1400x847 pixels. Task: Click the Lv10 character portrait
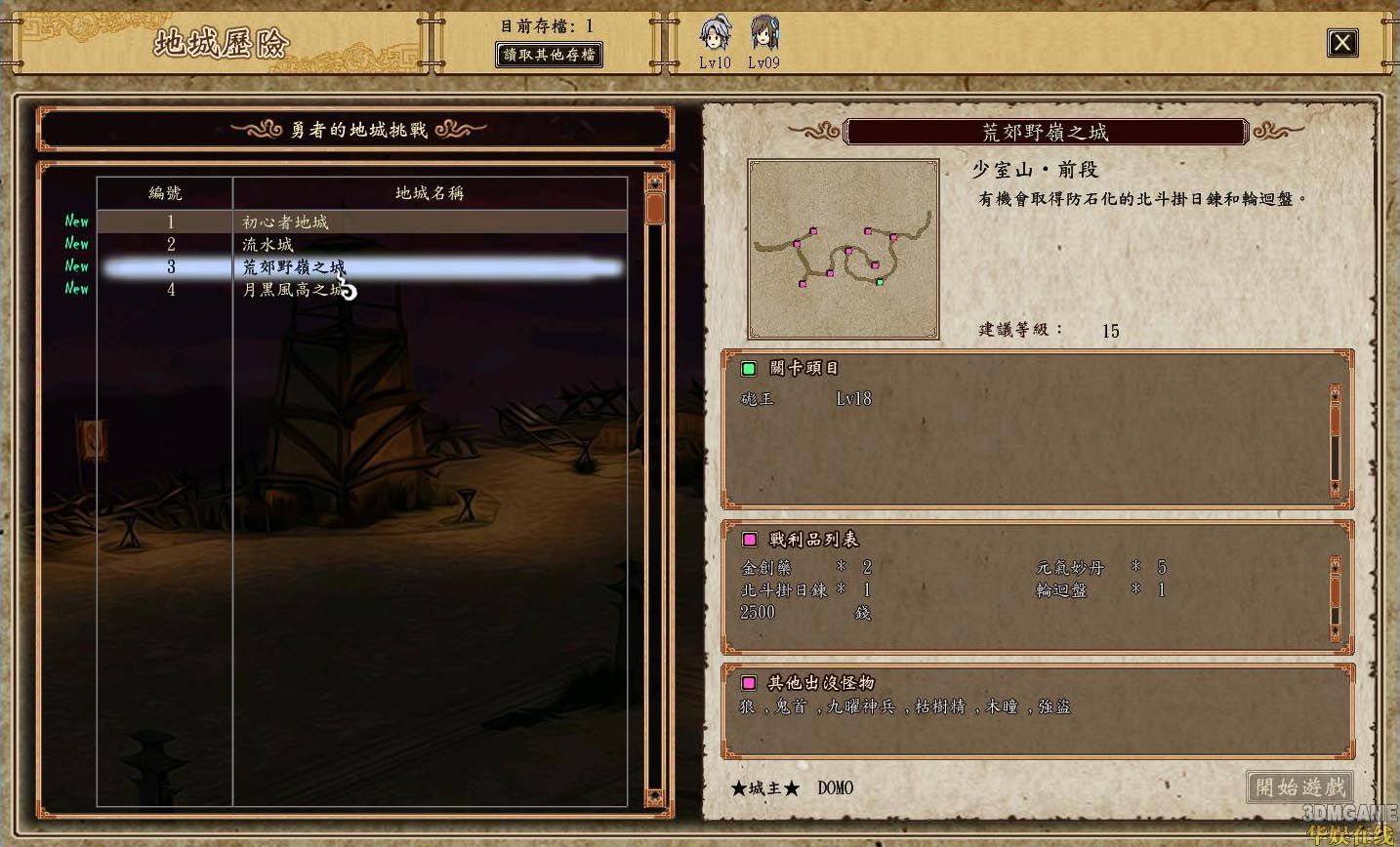pyautogui.click(x=716, y=34)
